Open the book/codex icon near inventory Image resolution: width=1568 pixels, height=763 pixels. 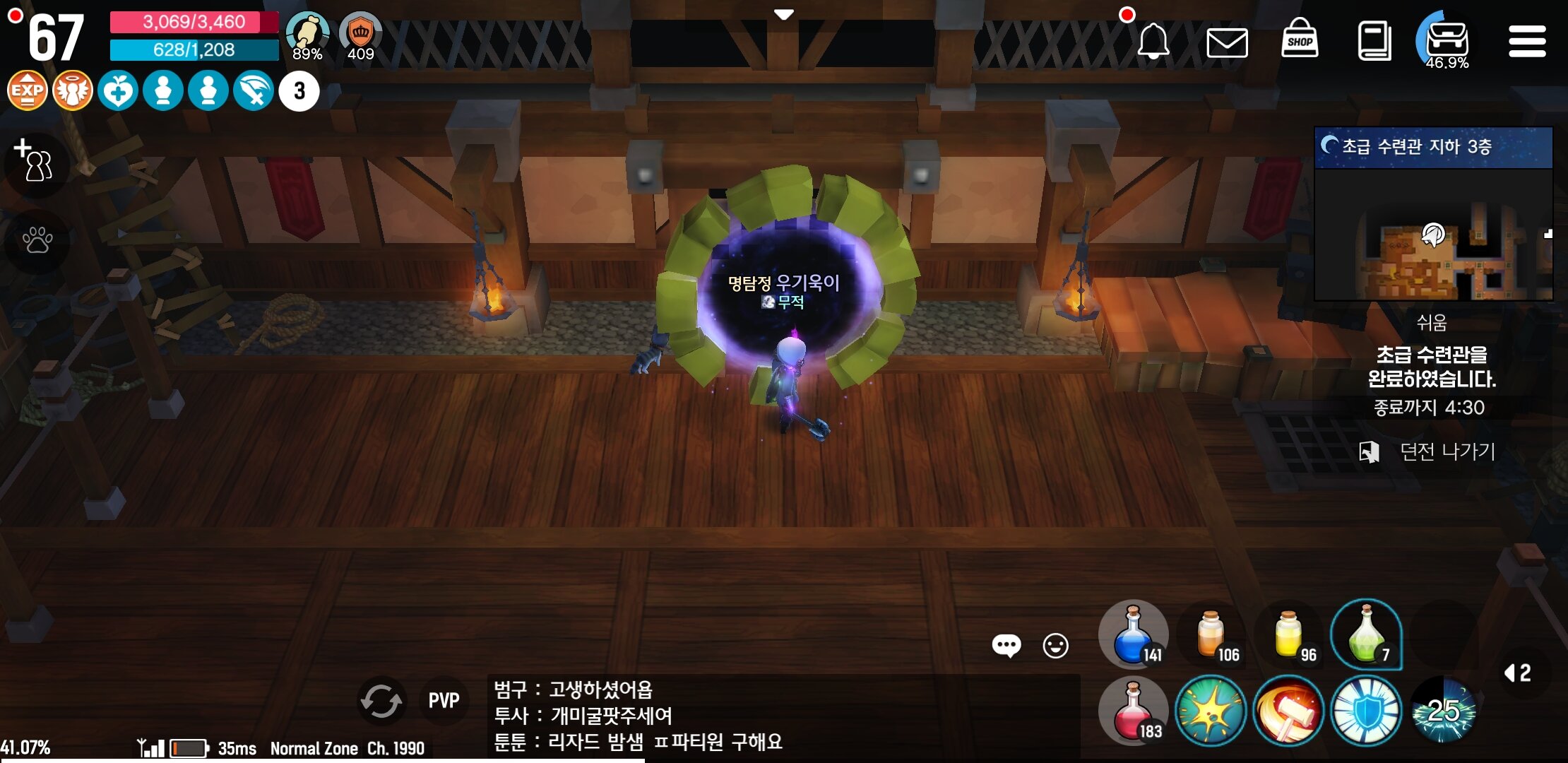(1373, 40)
